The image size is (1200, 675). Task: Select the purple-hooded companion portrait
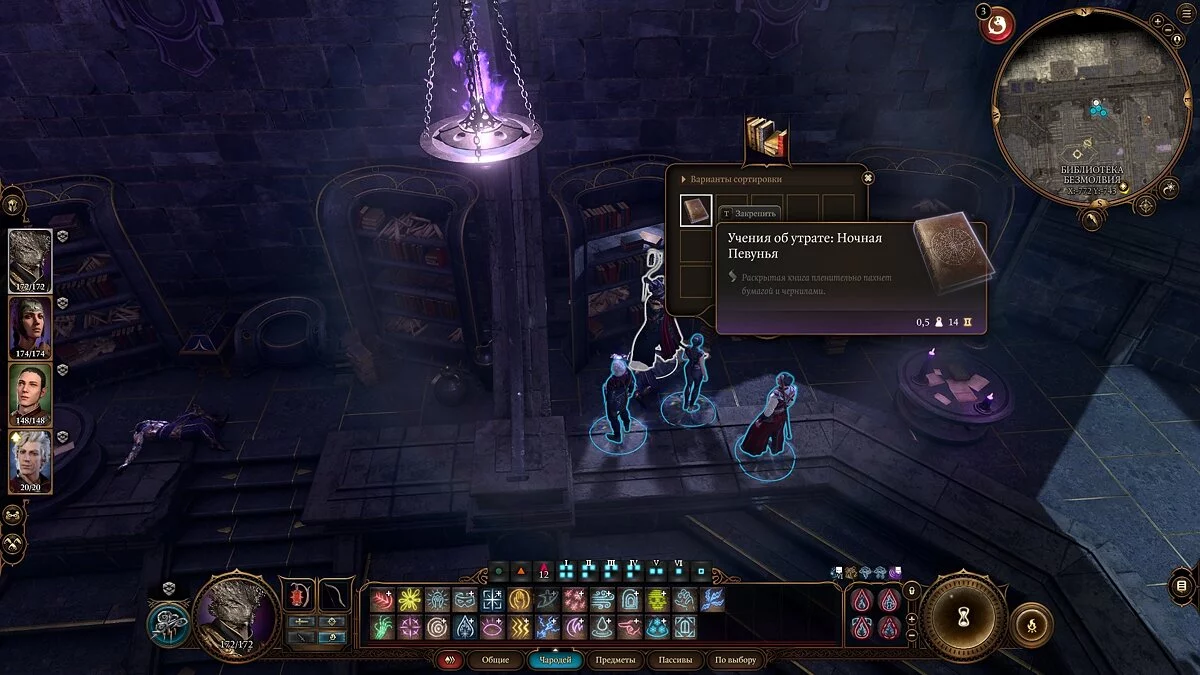30,327
